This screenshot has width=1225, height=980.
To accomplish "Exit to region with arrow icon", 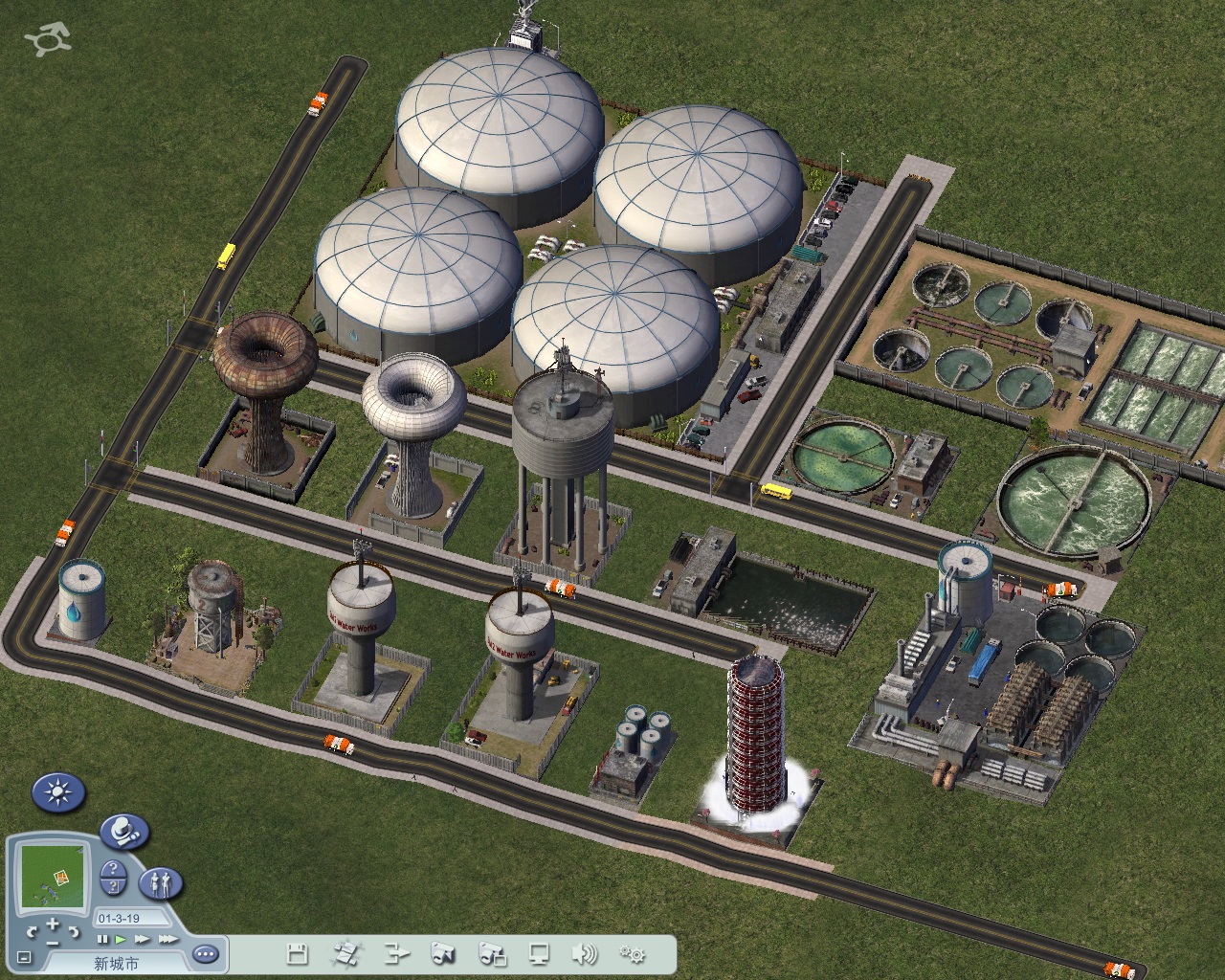I will tap(396, 953).
